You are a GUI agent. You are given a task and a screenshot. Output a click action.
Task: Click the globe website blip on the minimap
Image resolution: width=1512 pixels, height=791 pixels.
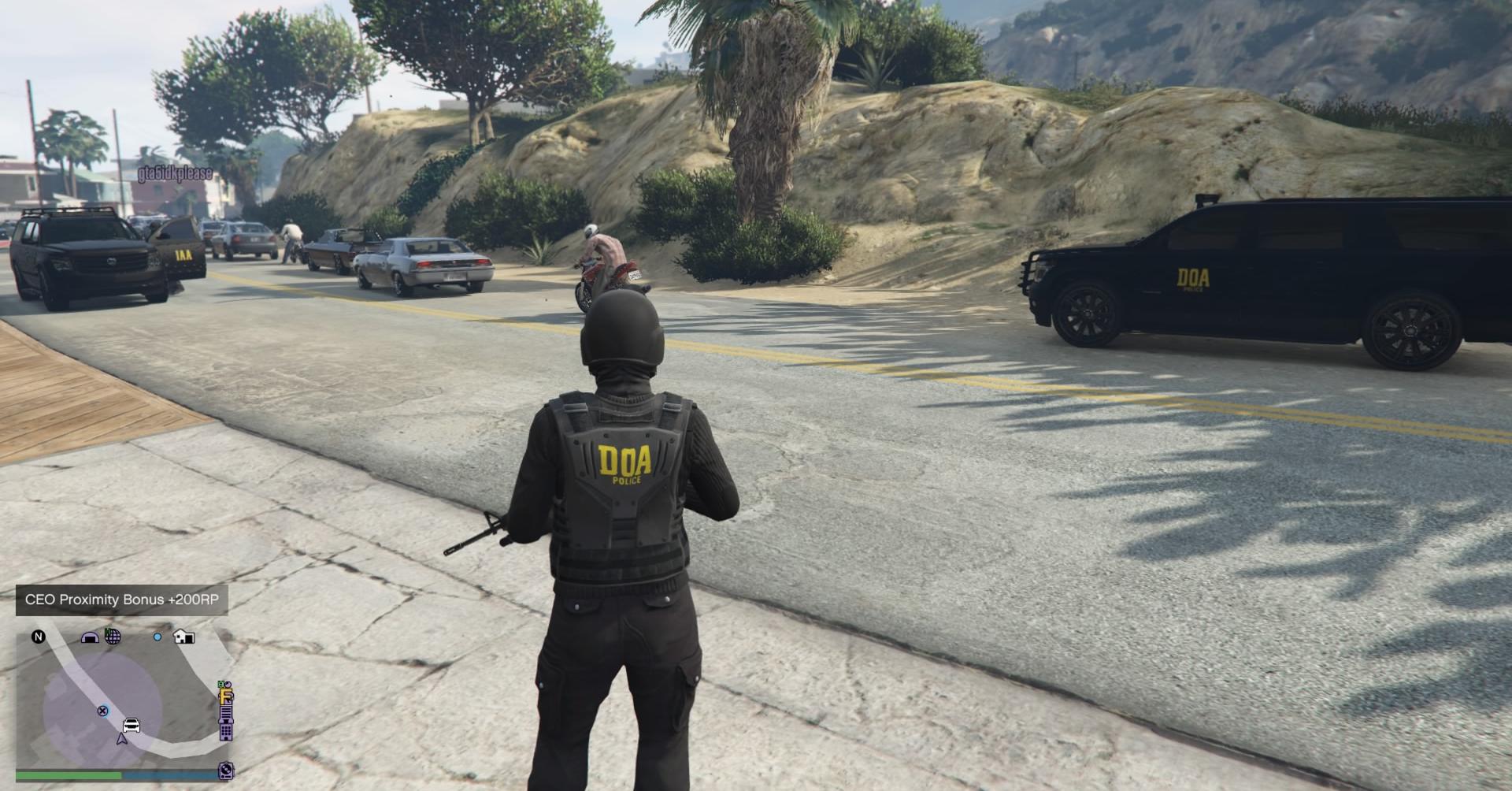(x=113, y=637)
